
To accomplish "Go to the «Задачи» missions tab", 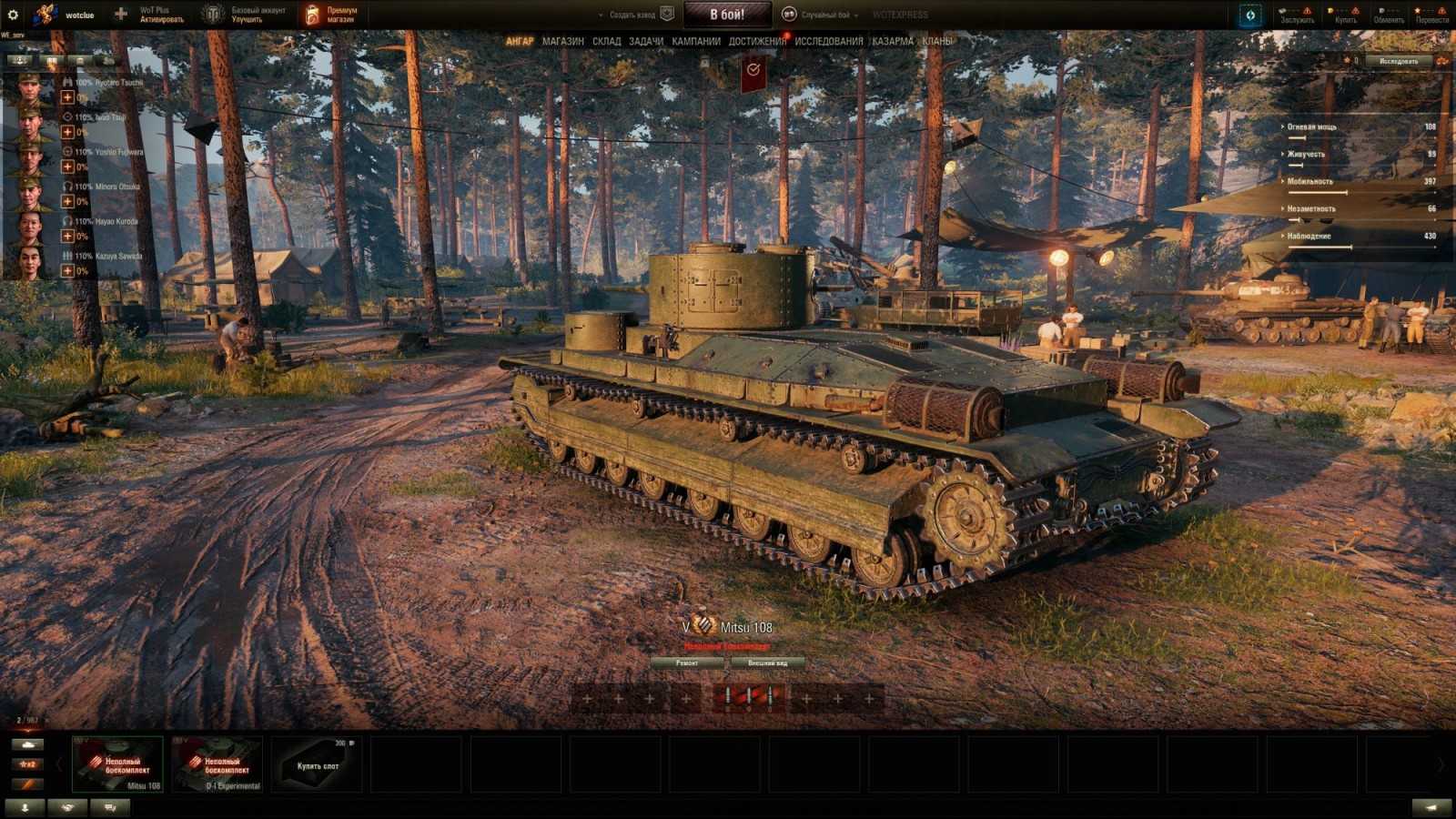I will [x=646, y=41].
